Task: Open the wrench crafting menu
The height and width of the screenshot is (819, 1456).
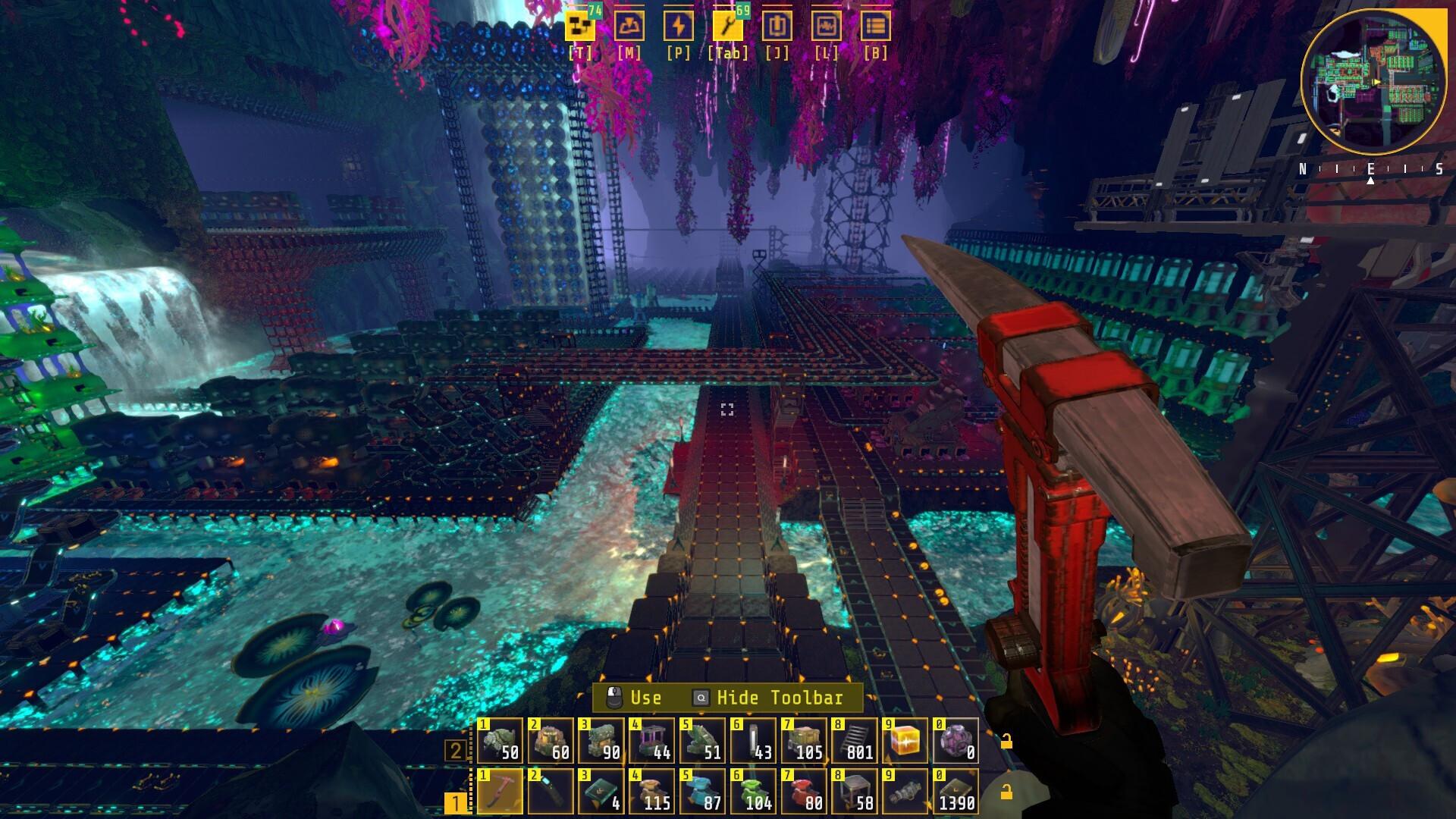Action: point(727,27)
